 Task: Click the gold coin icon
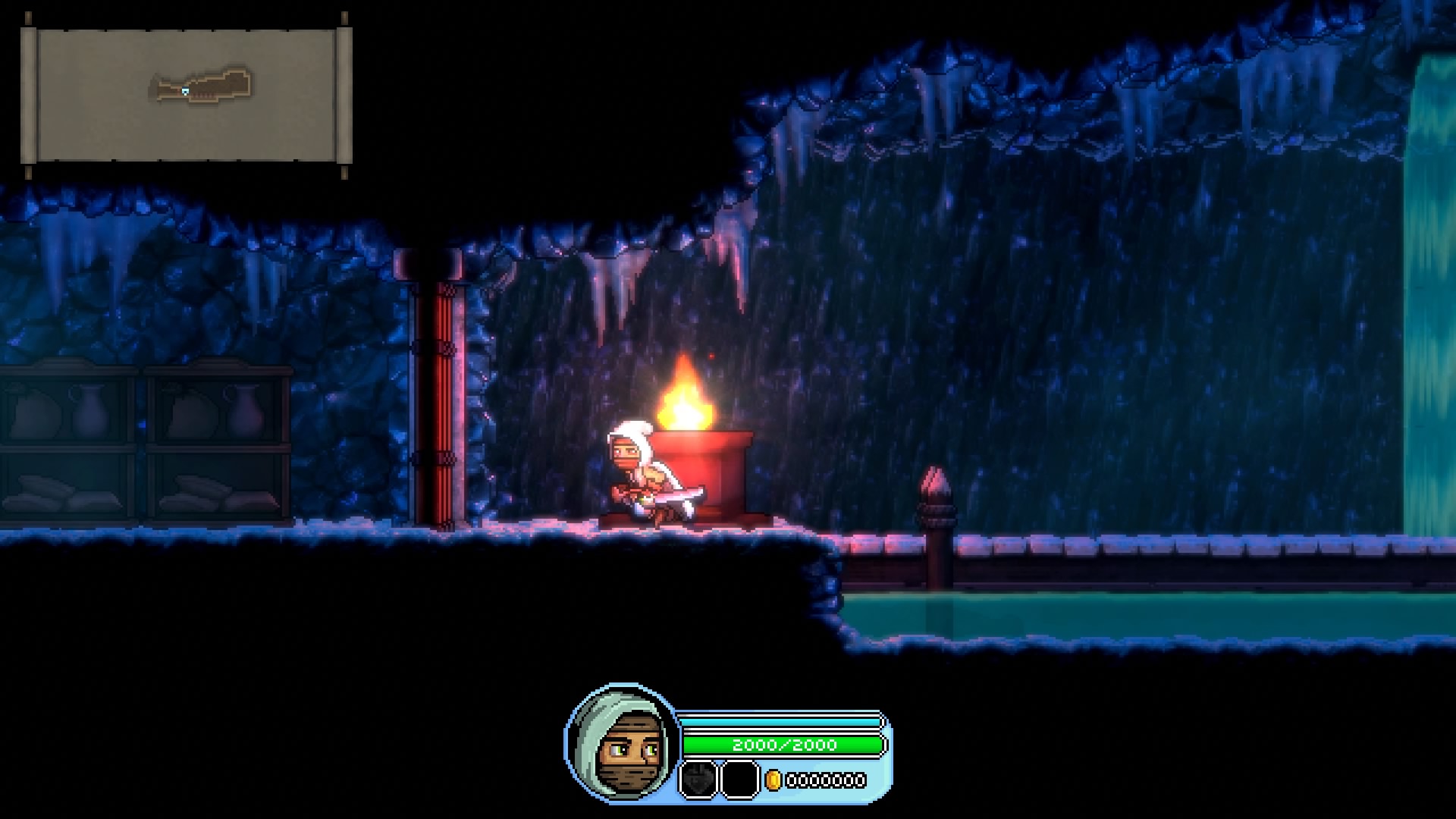(773, 780)
